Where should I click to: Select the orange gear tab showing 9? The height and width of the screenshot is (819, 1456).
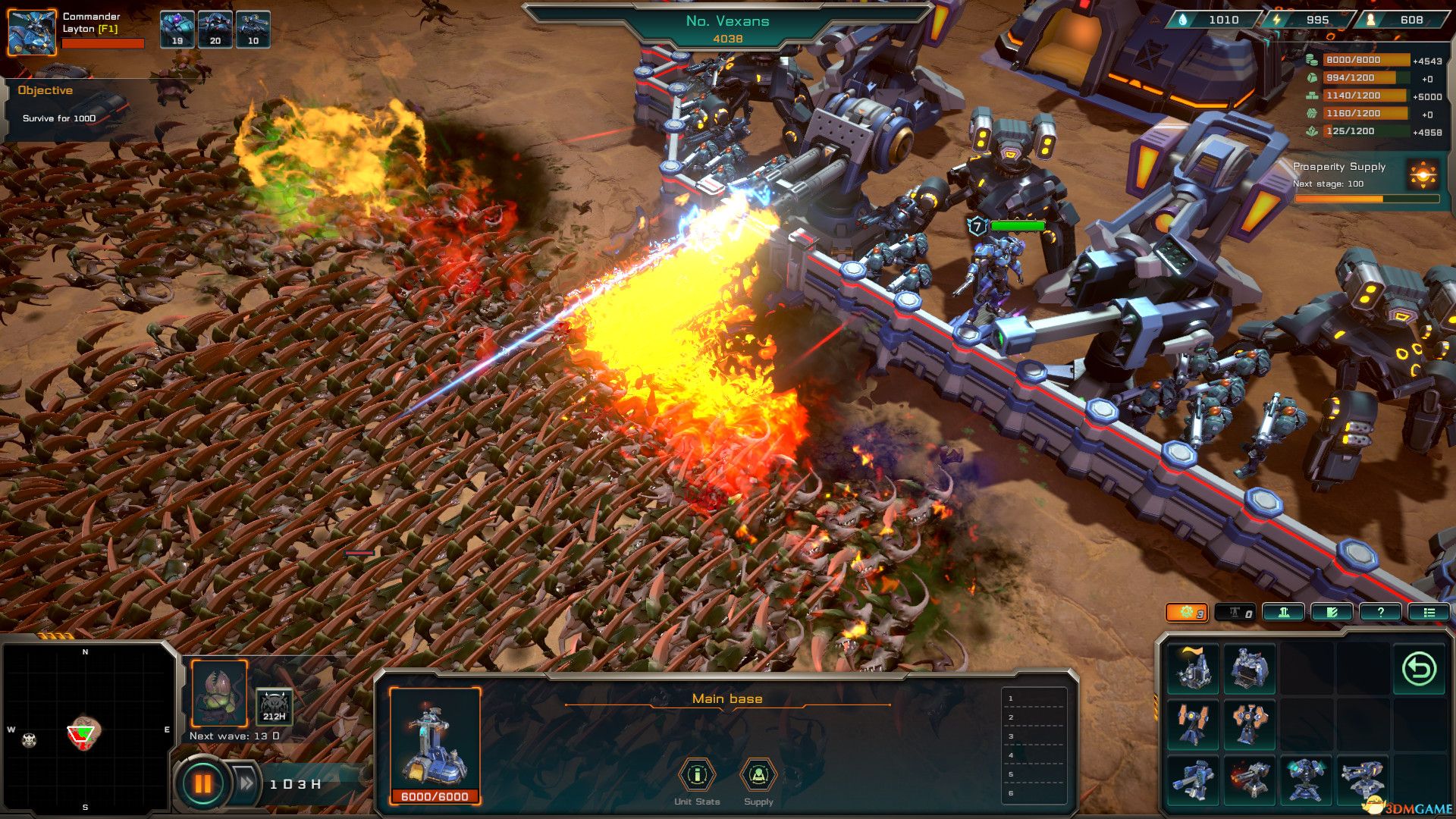pos(1186,613)
